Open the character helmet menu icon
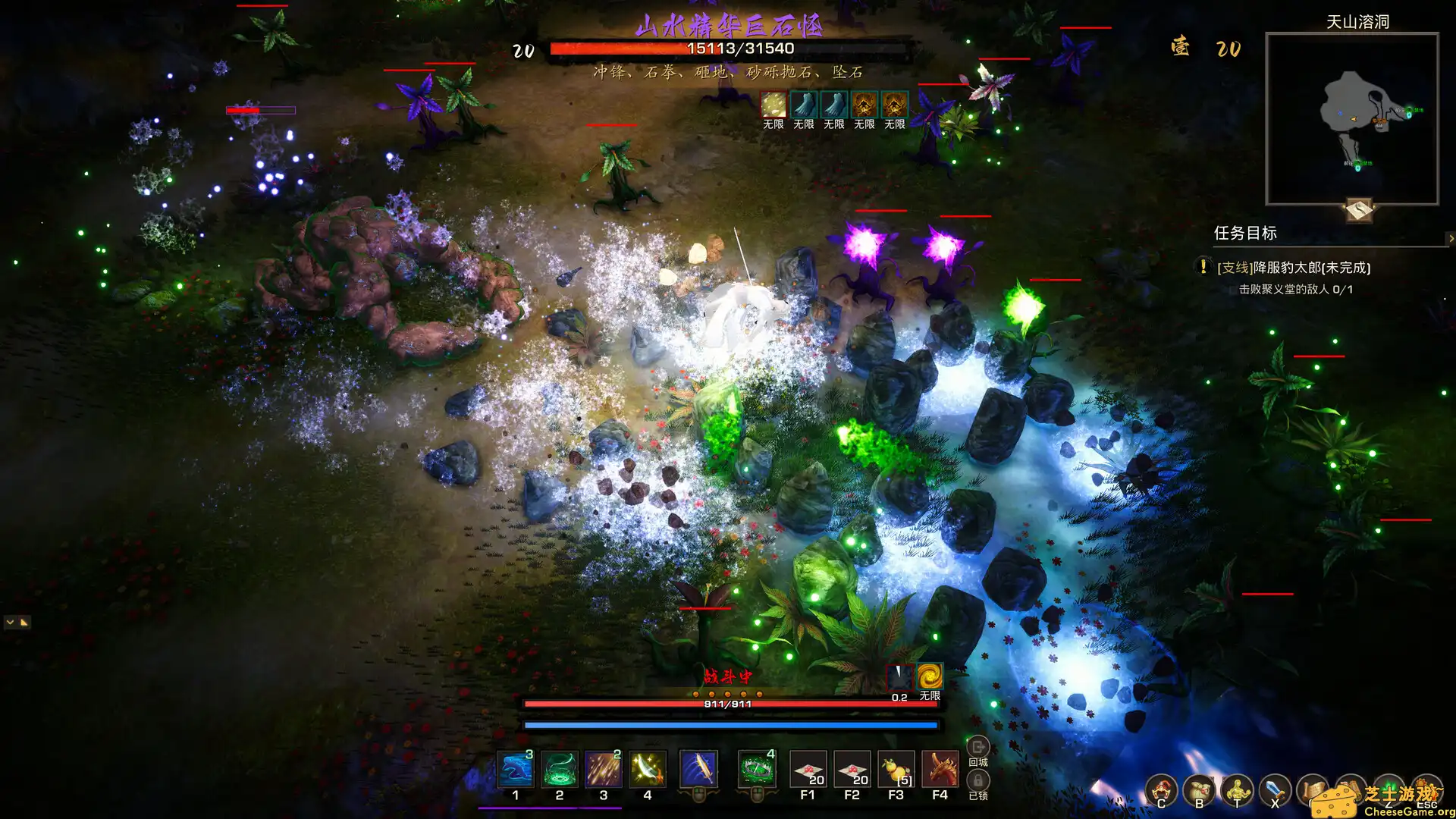 tap(1161, 790)
